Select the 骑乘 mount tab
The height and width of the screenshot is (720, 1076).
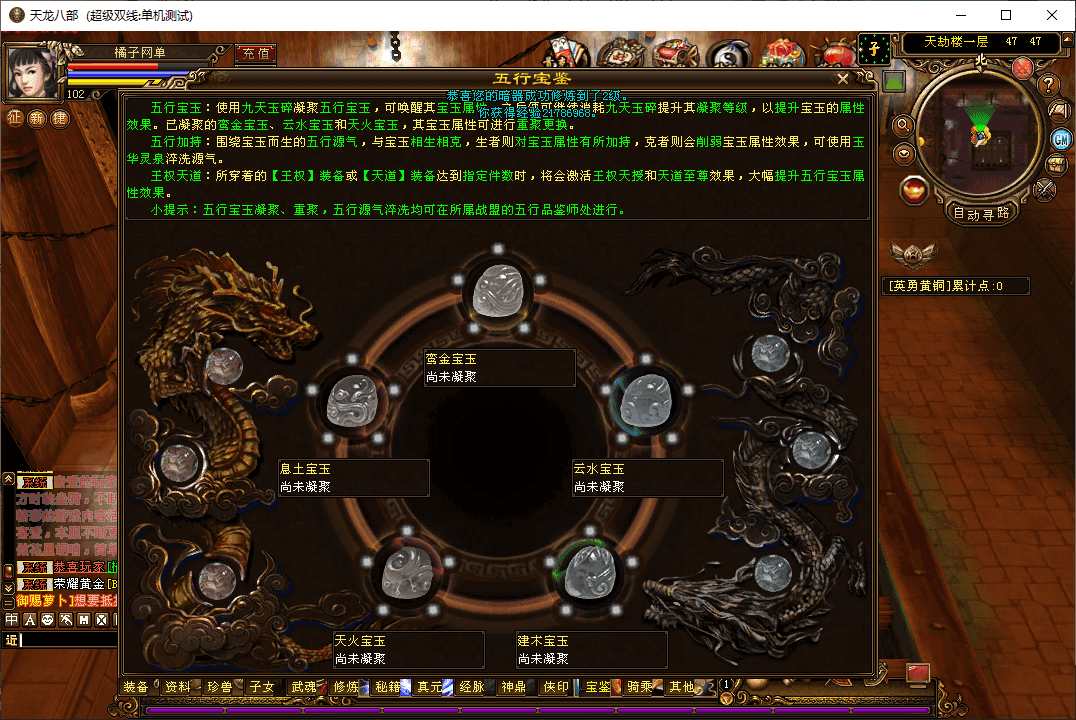640,687
